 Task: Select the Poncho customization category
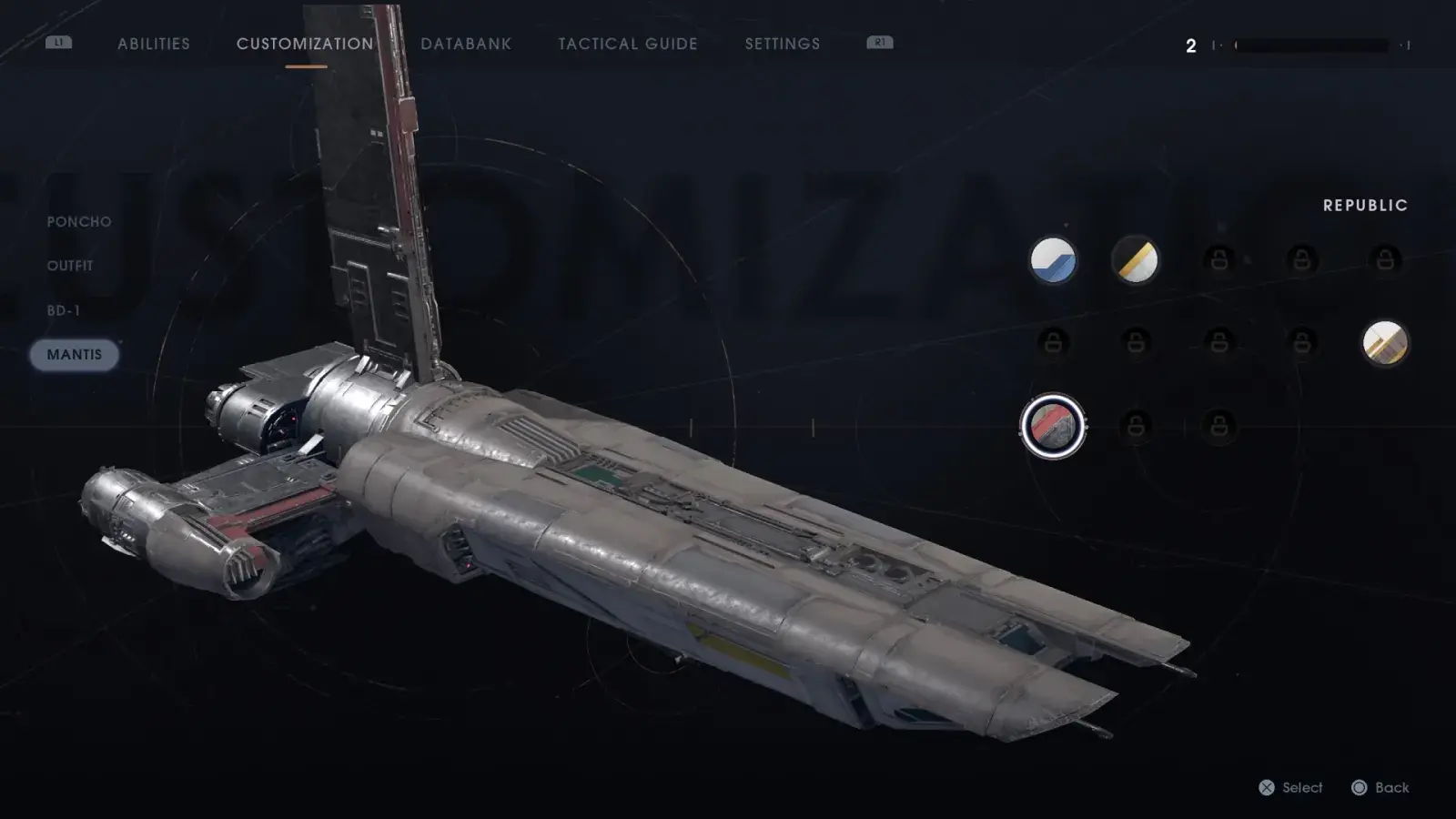click(x=79, y=221)
